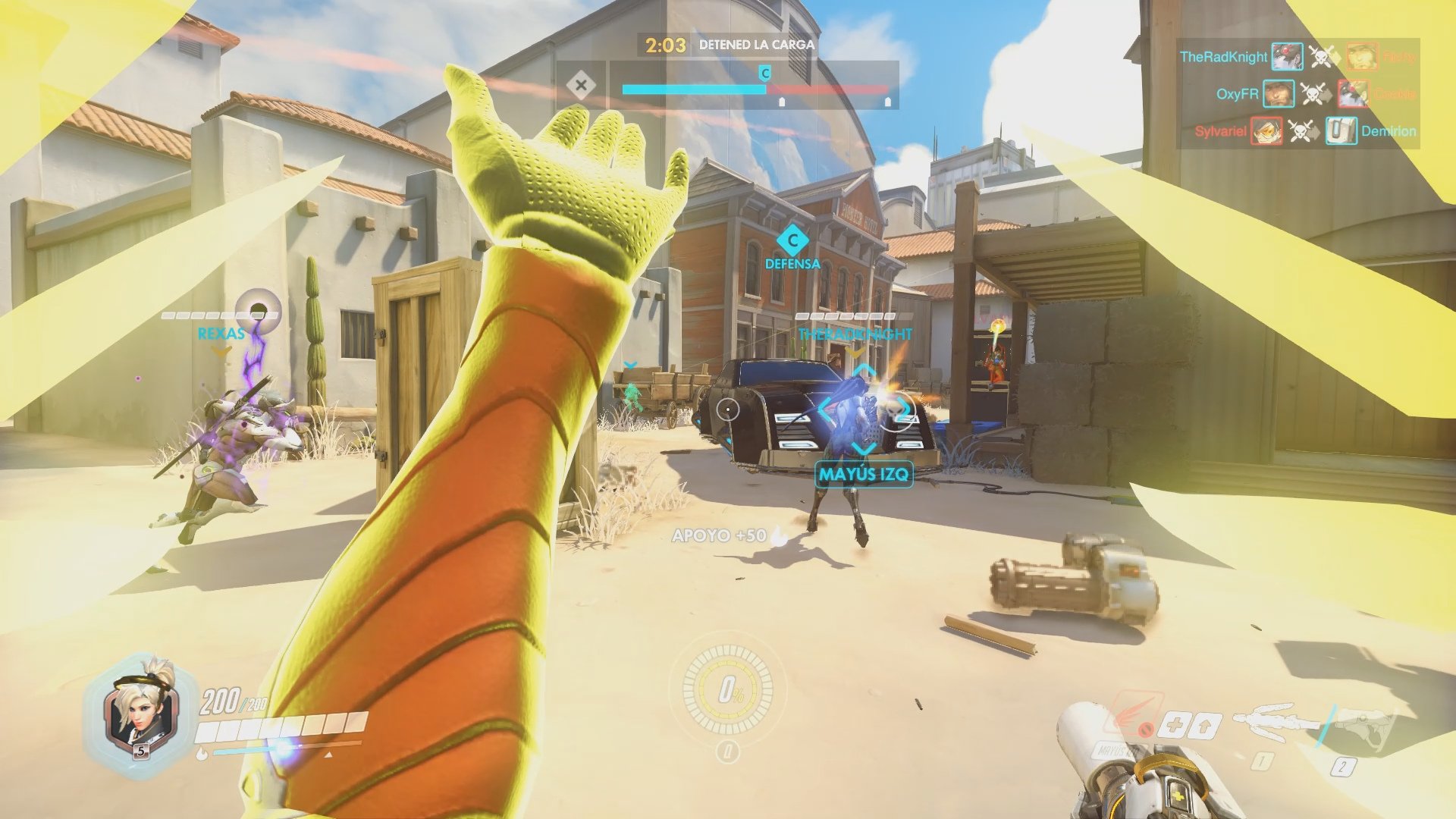Click the APOYO +50 support notification

721,534
